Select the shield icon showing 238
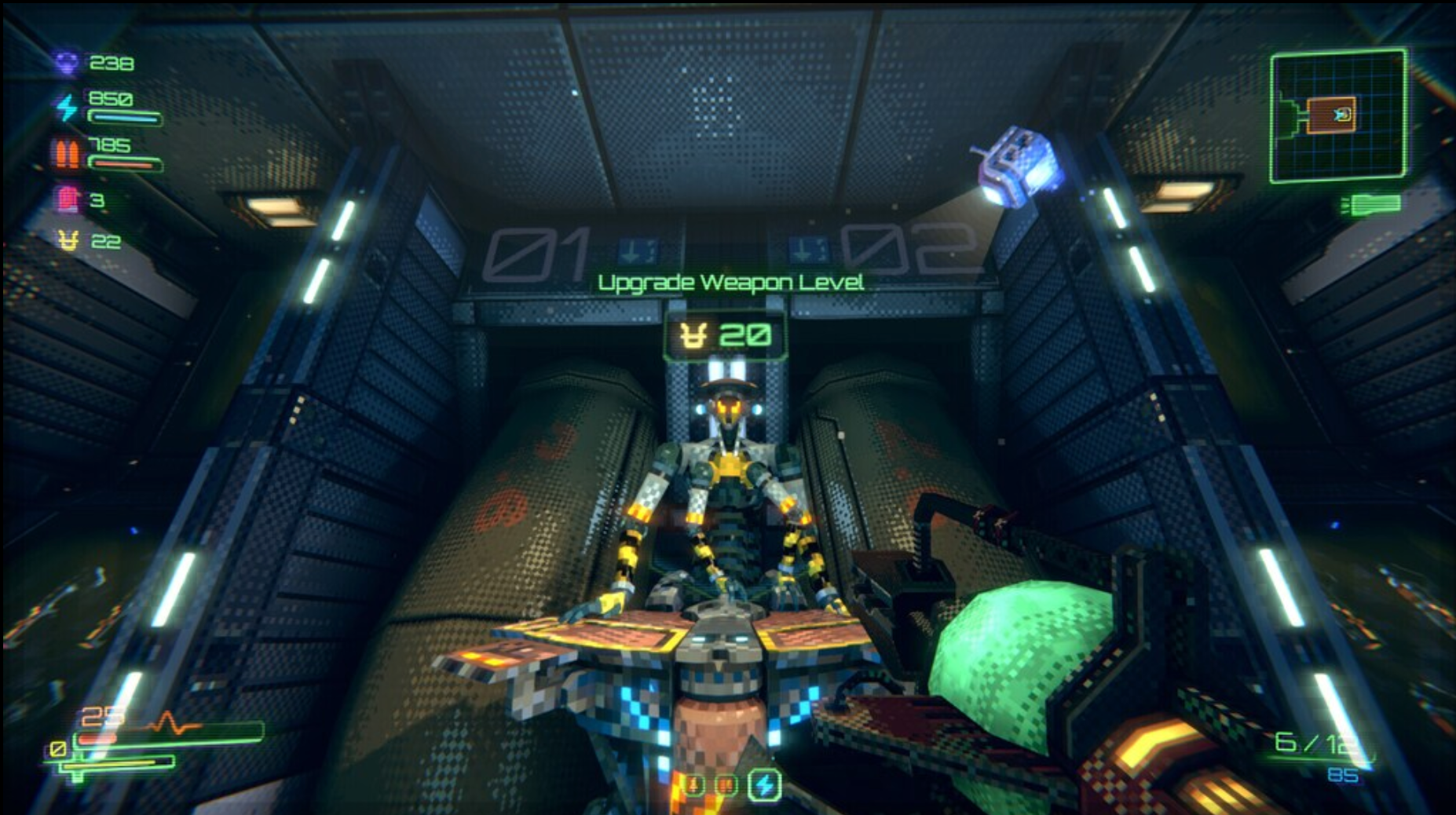 pyautogui.click(x=66, y=64)
